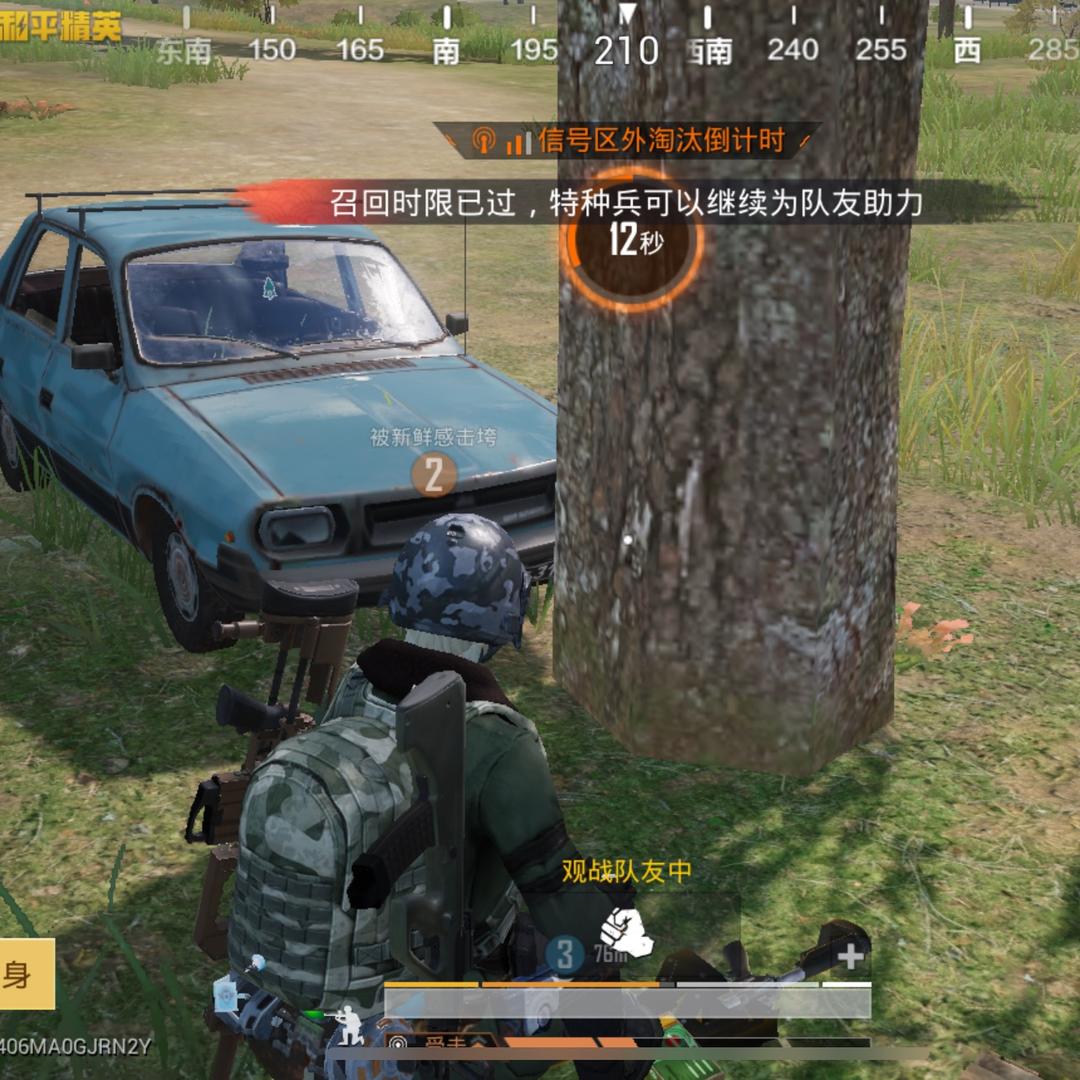The image size is (1080, 1080).
Task: Select the blue teammate marker numbered 3
Action: 565,955
